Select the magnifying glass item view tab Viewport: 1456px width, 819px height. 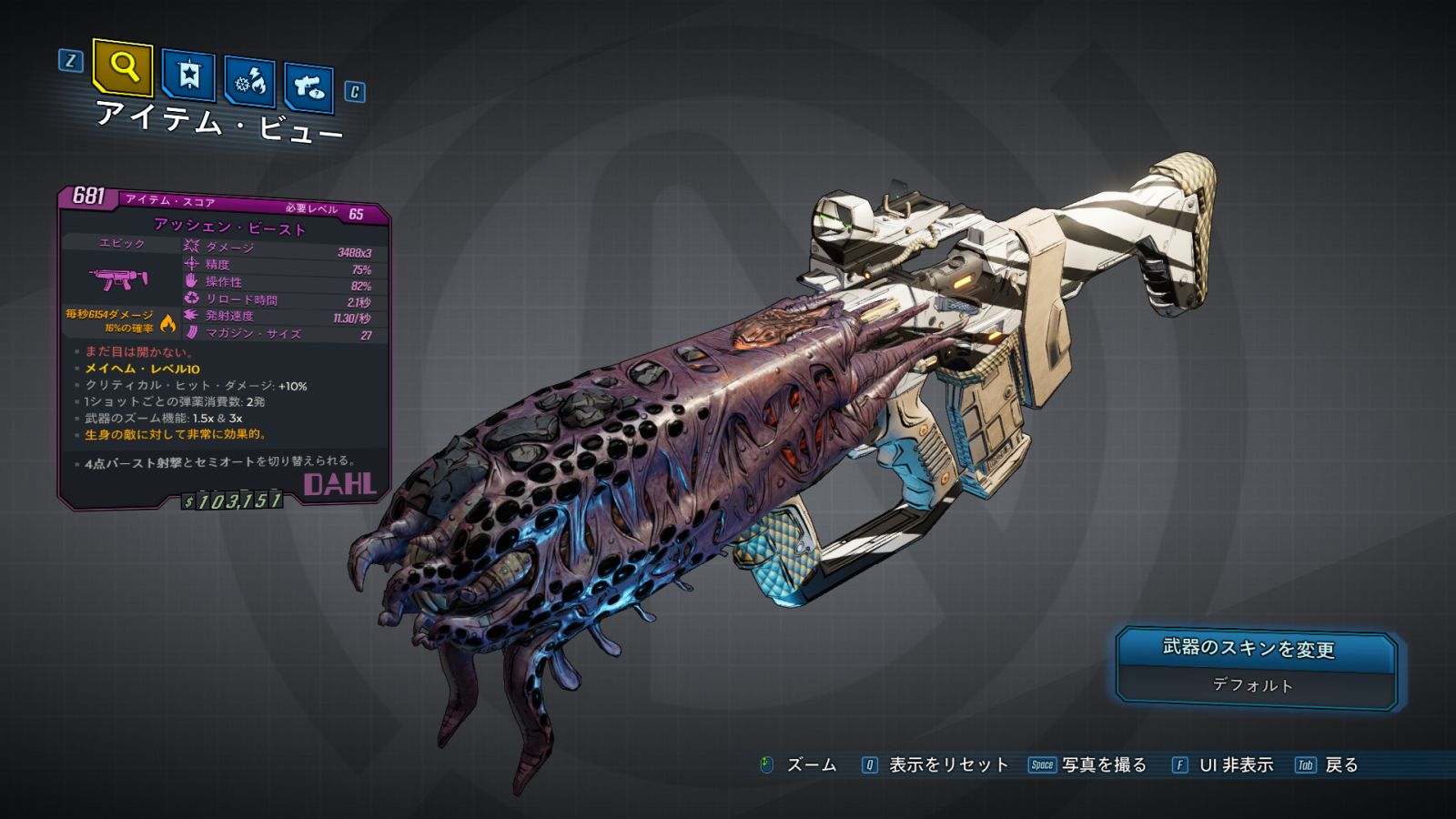[123, 66]
